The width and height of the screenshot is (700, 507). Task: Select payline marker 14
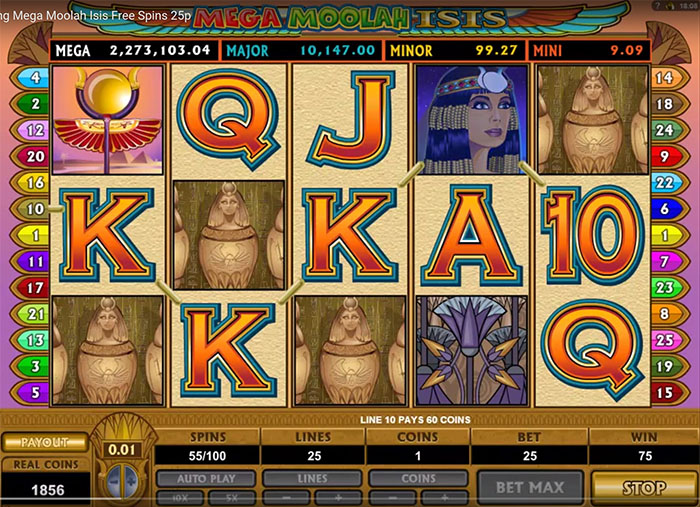point(663,77)
